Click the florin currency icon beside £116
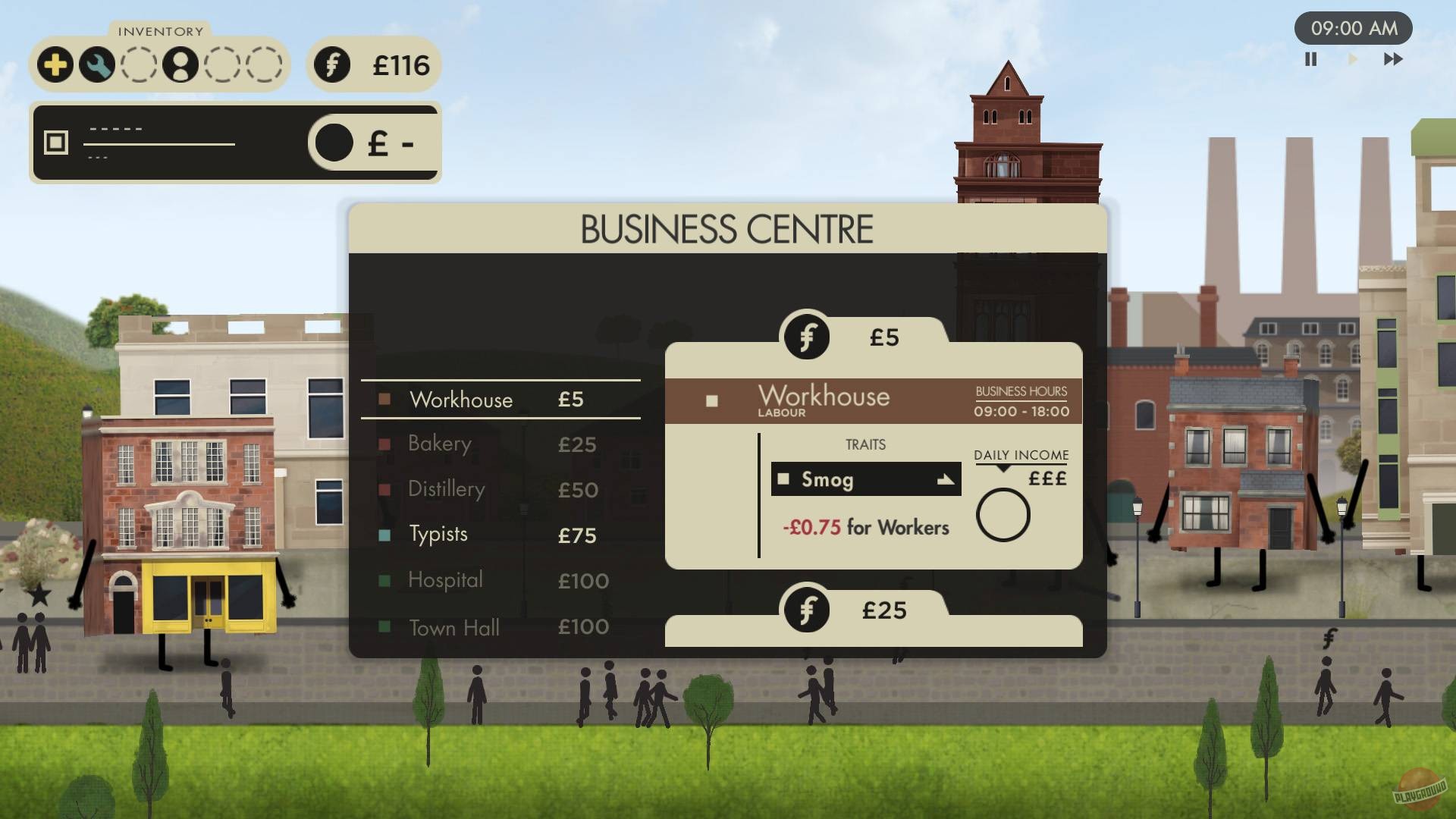This screenshot has width=1456, height=819. pyautogui.click(x=332, y=66)
